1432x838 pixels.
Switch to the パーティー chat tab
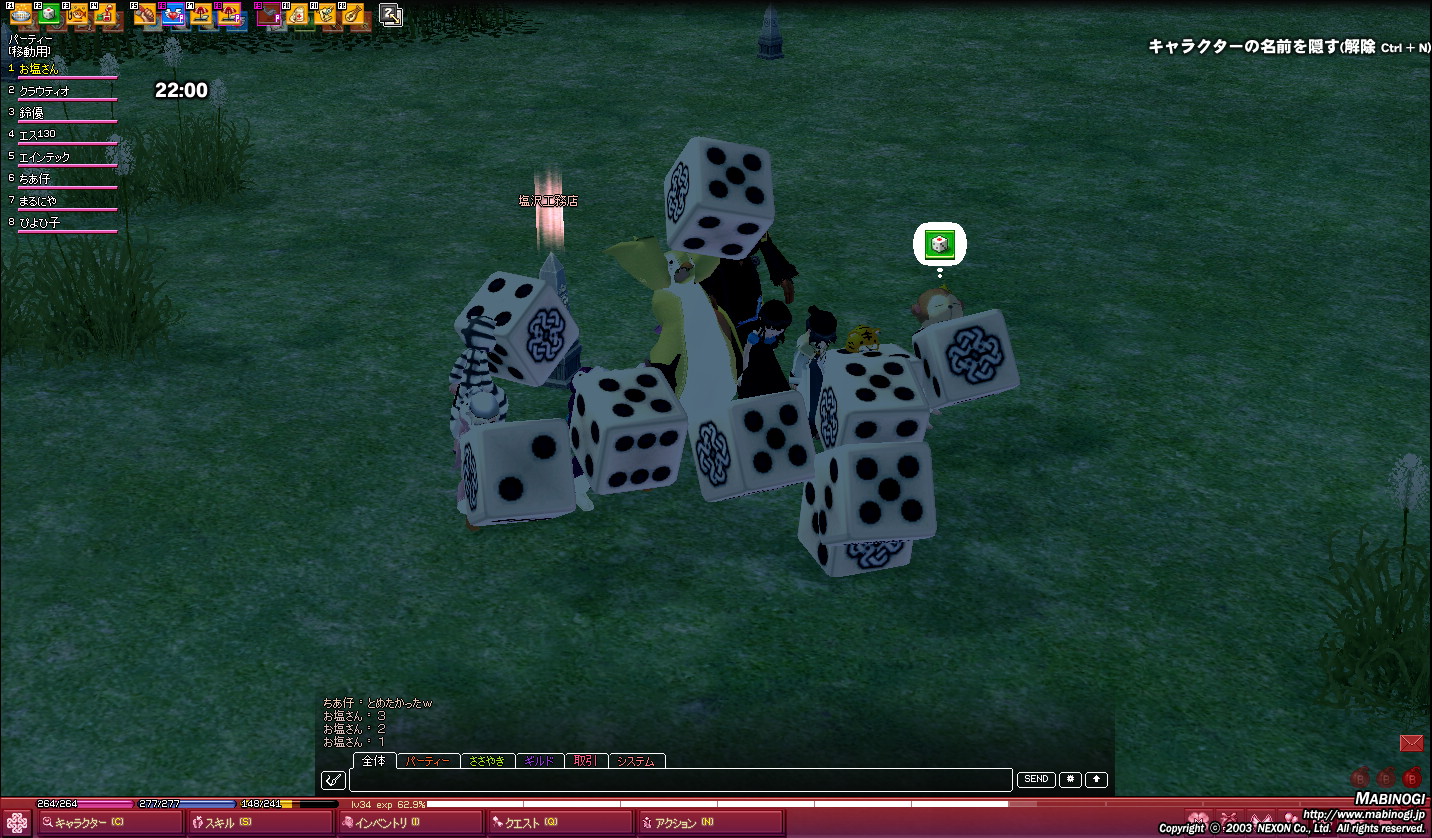(428, 761)
